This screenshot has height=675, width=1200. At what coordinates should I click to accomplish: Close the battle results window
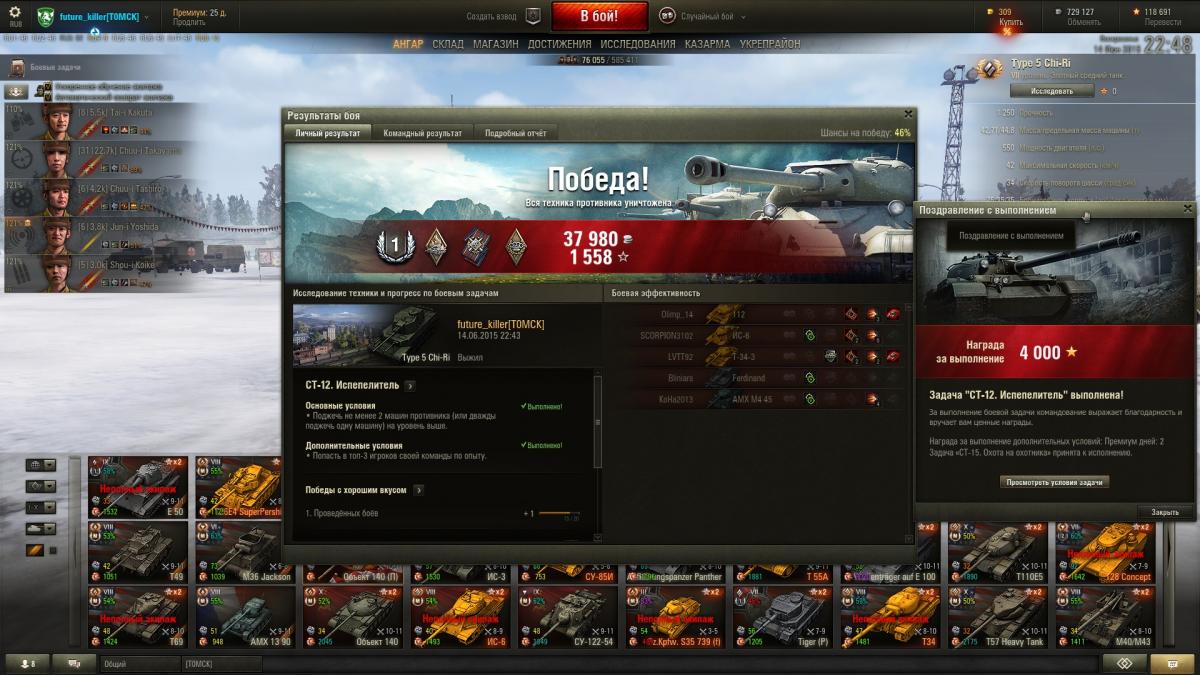(908, 114)
